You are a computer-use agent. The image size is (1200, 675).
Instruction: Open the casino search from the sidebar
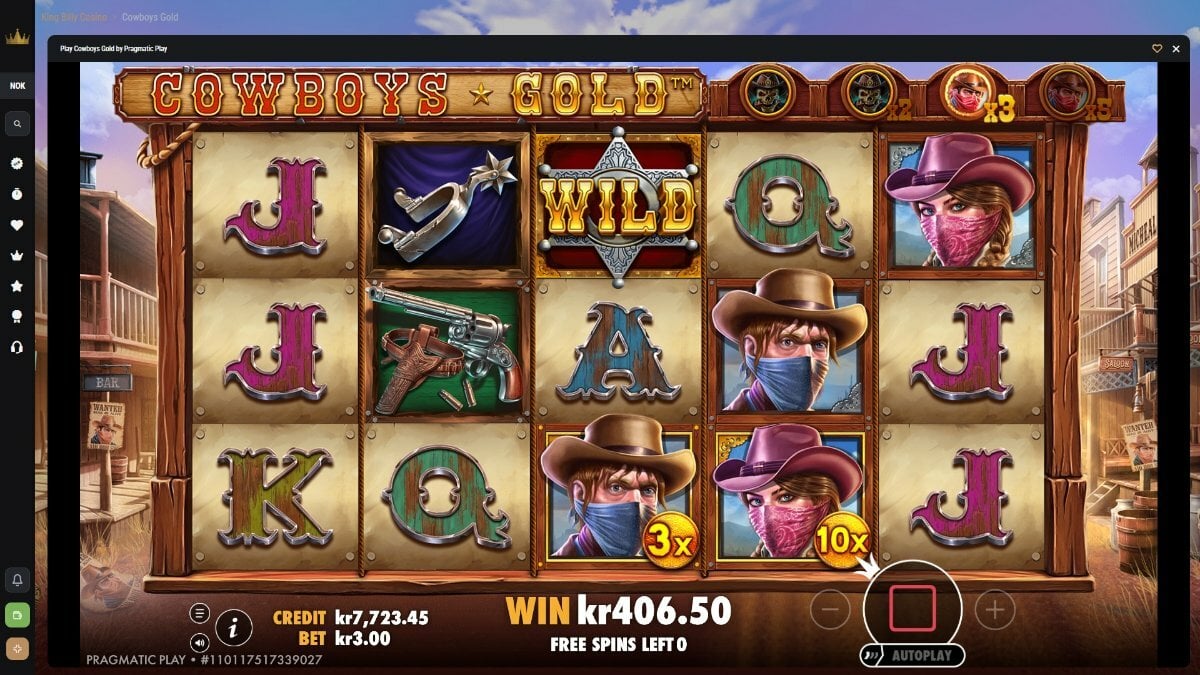click(x=17, y=124)
